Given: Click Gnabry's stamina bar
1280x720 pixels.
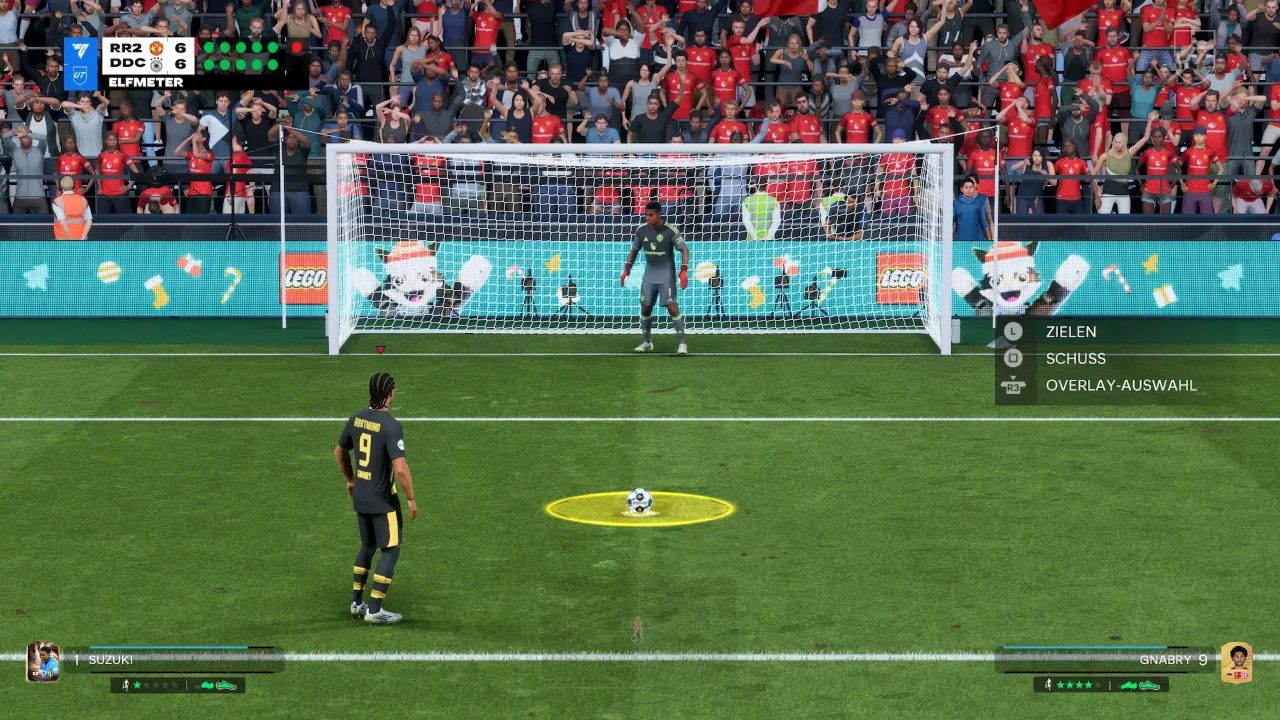Looking at the screenshot, I should (x=1085, y=648).
